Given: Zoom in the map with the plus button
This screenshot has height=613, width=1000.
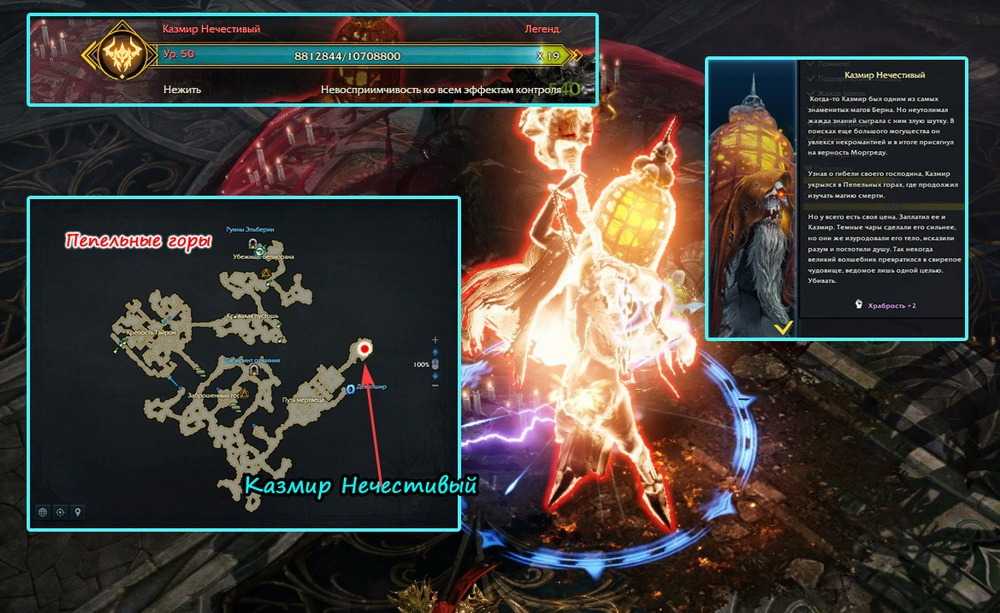Looking at the screenshot, I should [435, 341].
